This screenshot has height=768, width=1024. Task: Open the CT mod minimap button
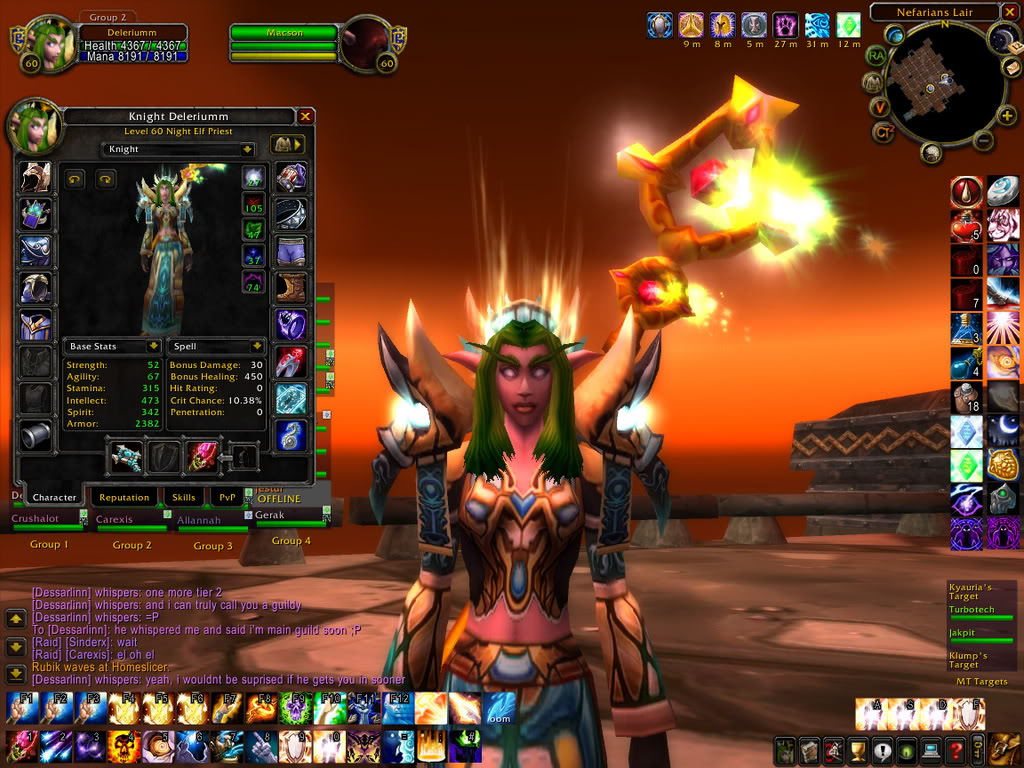882,131
